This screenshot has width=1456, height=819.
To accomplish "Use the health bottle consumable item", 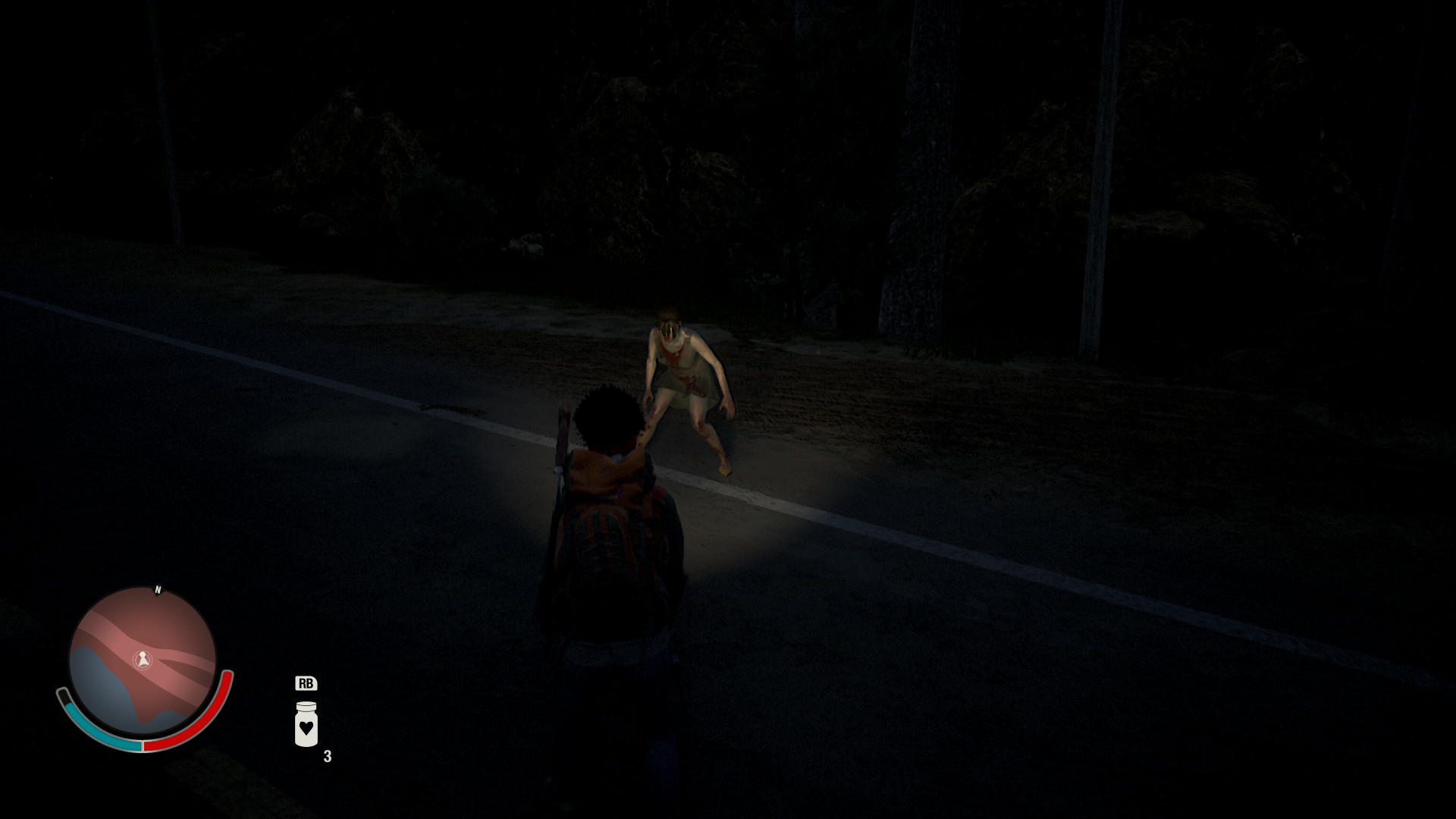I will click(306, 724).
